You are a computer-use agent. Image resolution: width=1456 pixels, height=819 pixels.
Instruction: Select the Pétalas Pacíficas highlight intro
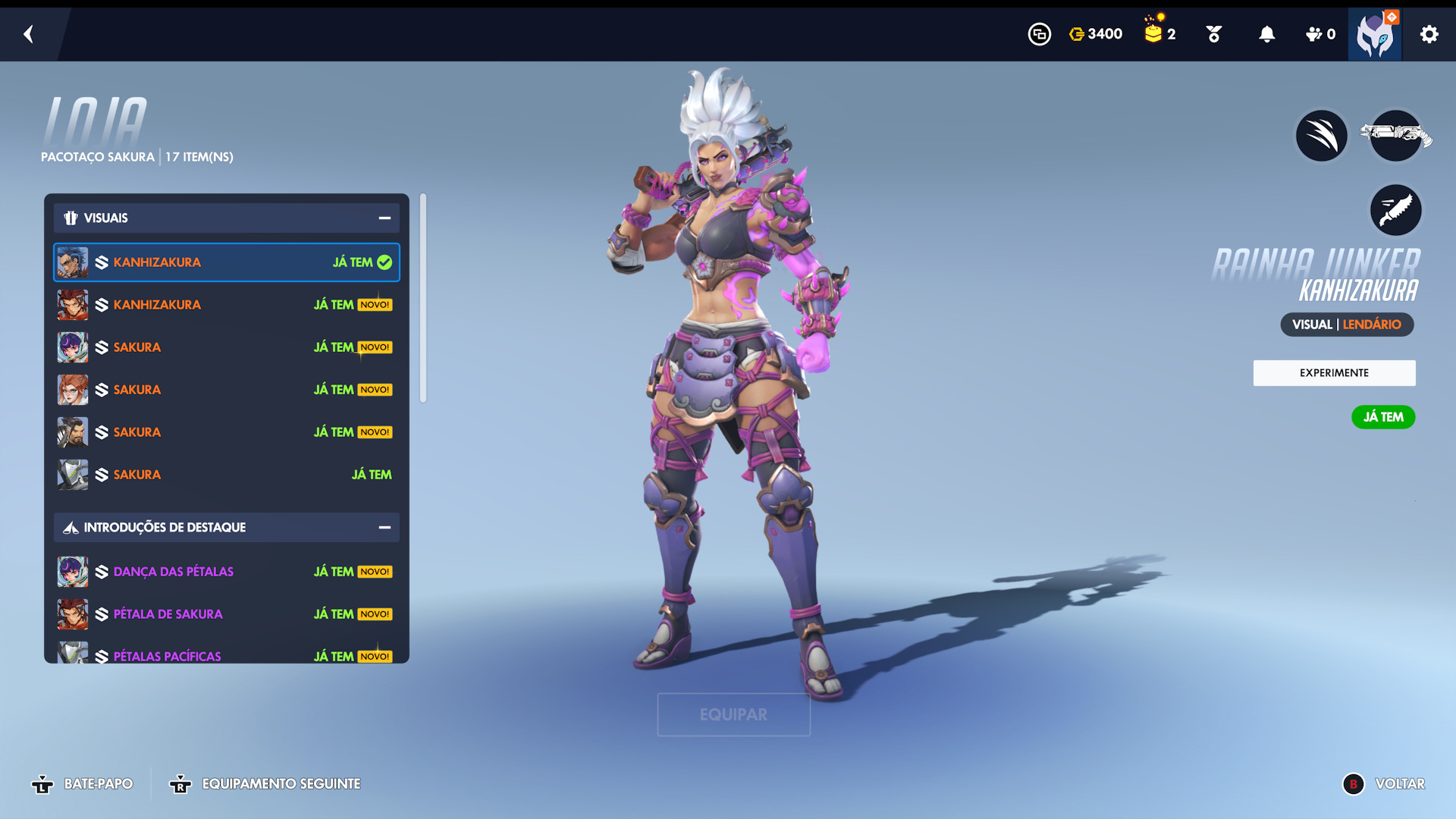pyautogui.click(x=226, y=655)
